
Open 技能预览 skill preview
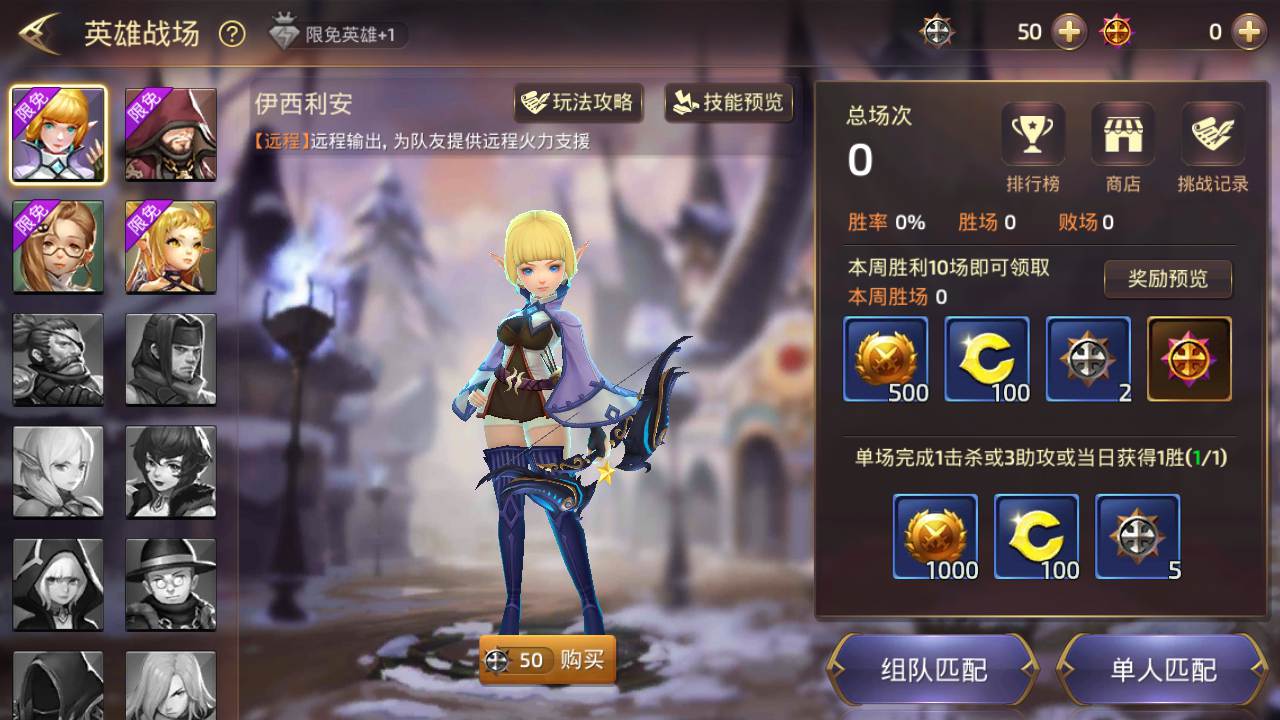pos(729,103)
